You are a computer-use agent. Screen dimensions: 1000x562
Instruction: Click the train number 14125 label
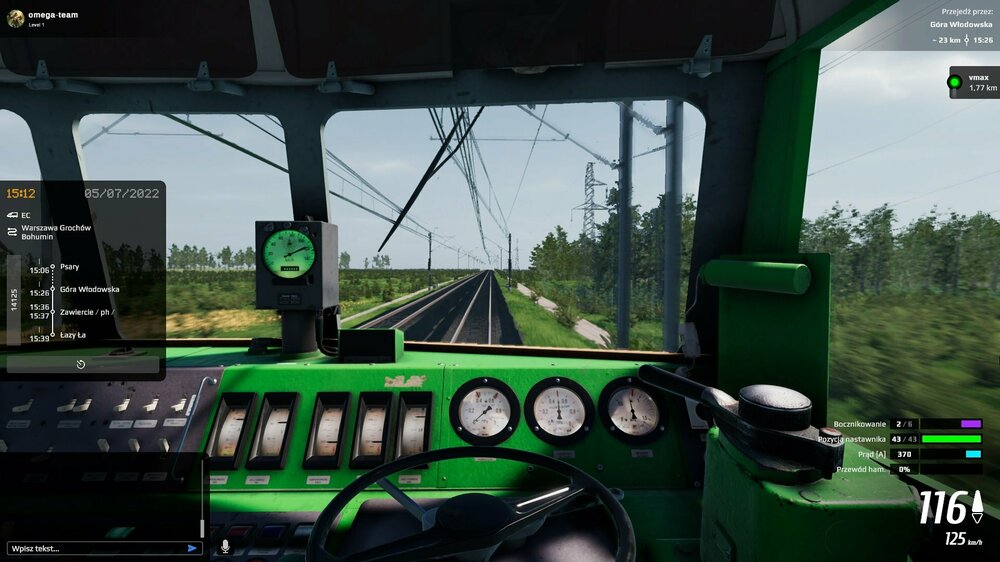click(x=14, y=300)
